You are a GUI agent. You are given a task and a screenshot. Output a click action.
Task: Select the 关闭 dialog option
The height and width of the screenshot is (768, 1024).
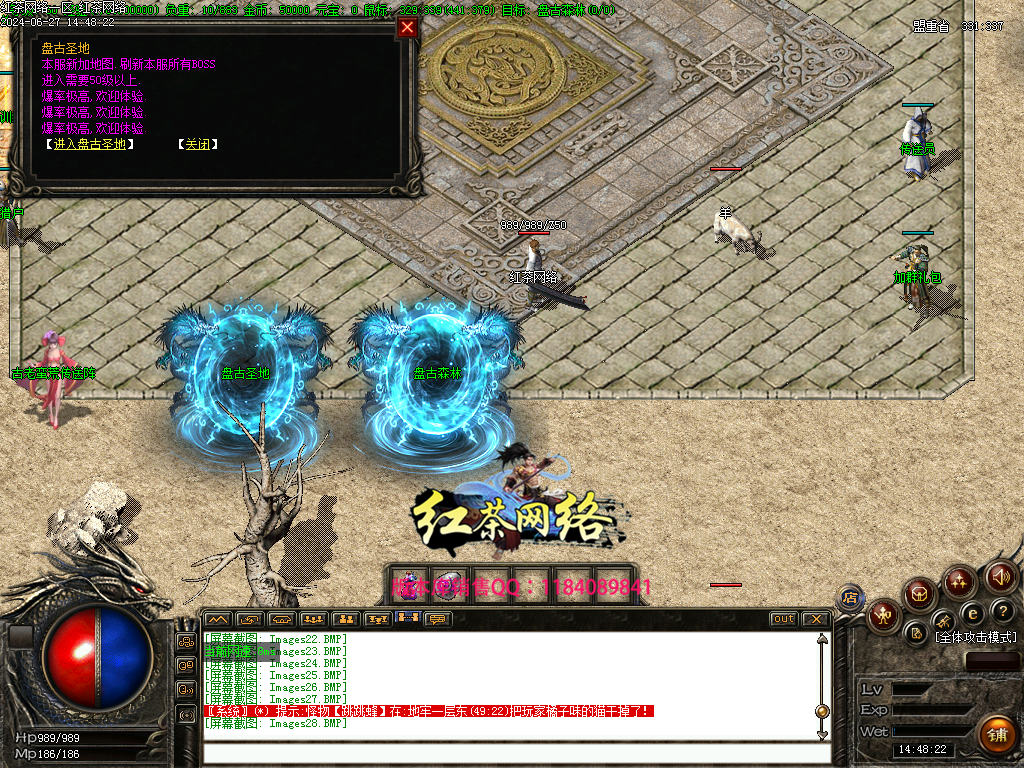[198, 144]
